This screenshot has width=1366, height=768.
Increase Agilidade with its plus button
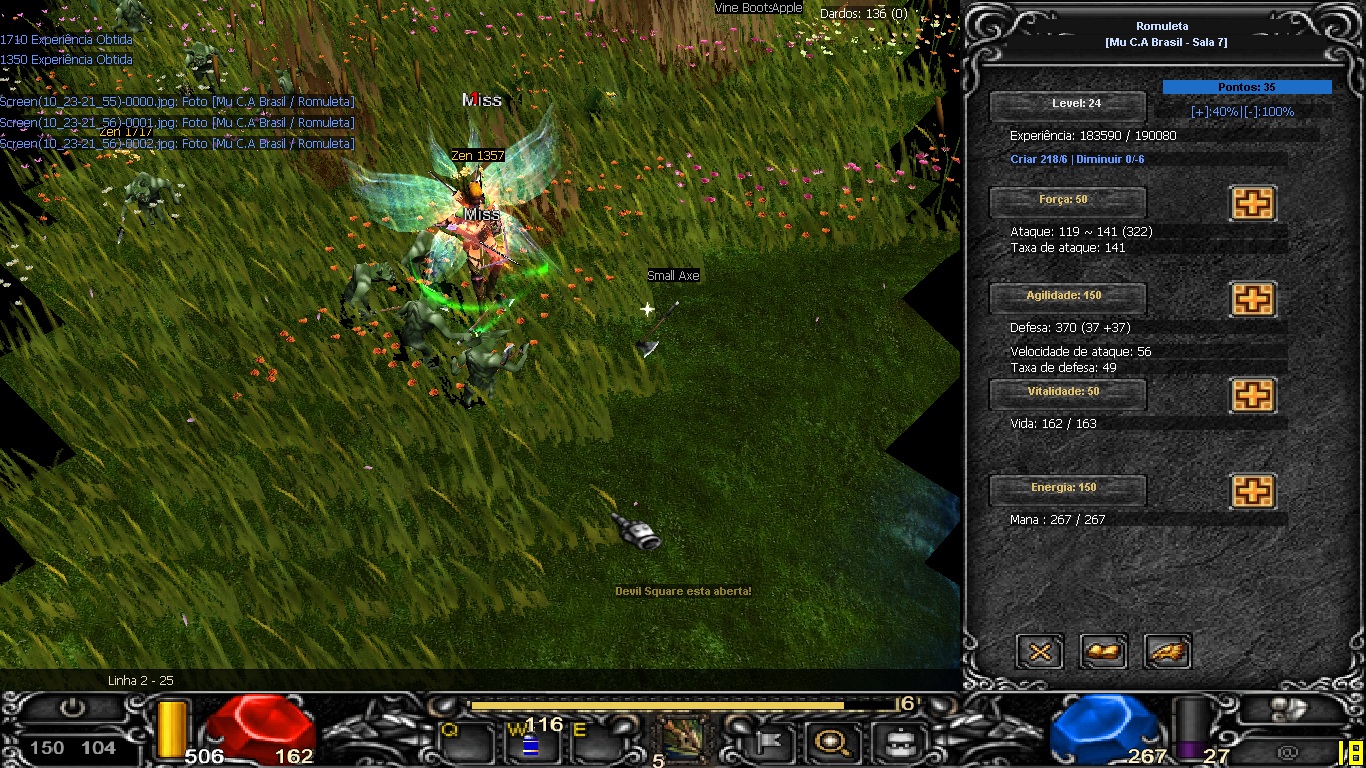point(1252,299)
